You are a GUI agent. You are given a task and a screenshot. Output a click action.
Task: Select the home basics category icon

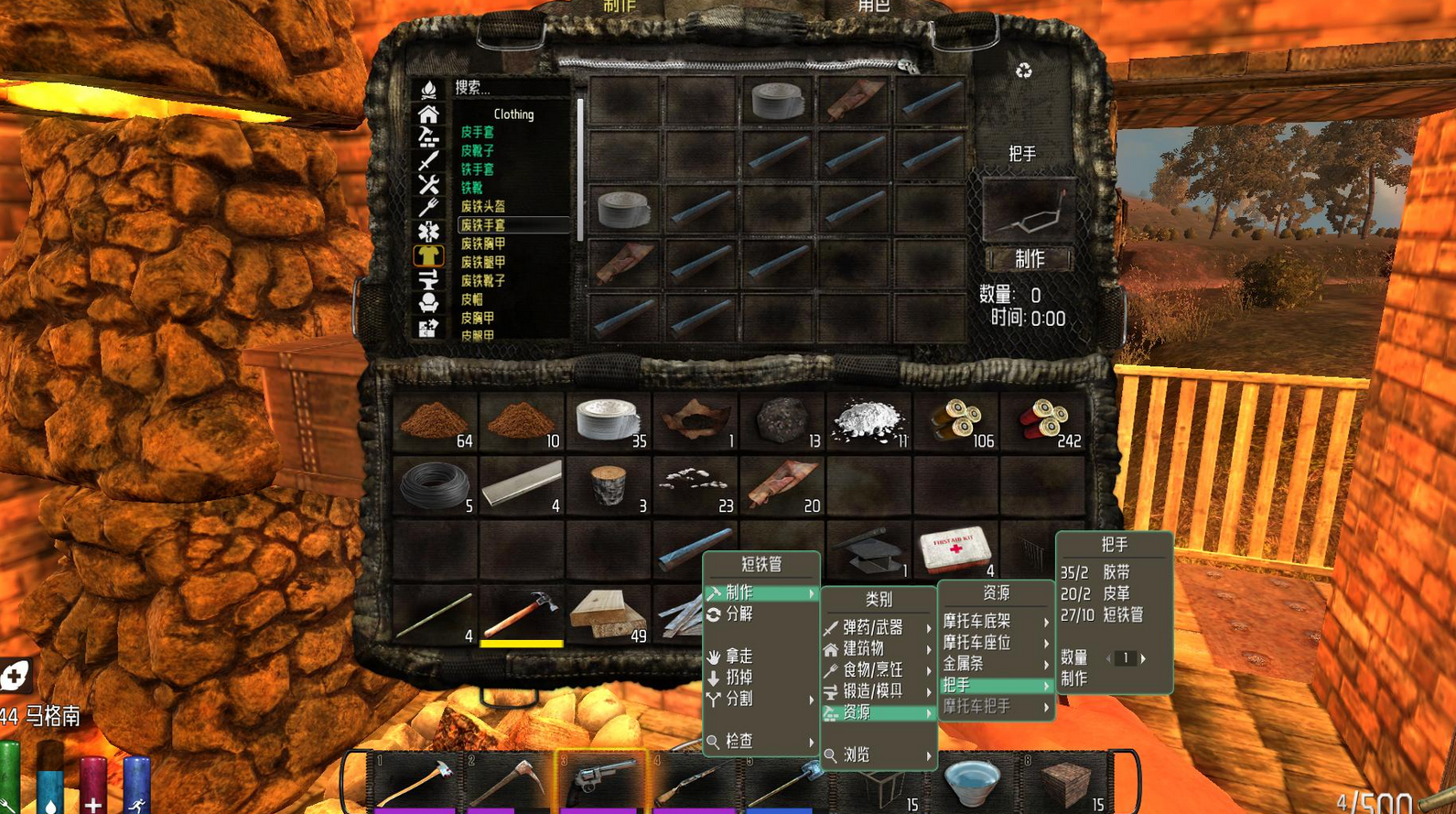tap(427, 116)
